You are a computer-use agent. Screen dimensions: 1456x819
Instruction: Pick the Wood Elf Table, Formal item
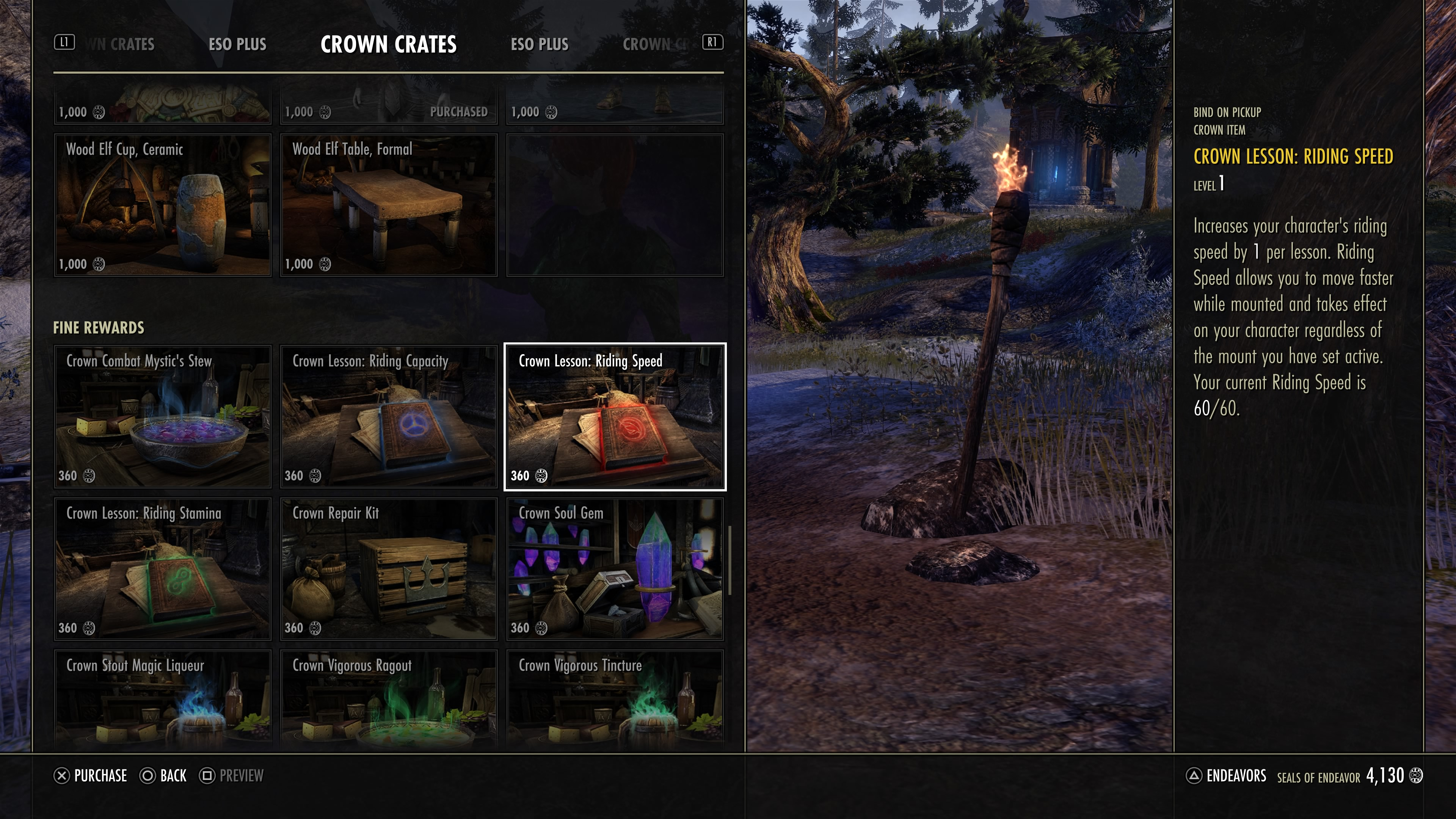(388, 205)
